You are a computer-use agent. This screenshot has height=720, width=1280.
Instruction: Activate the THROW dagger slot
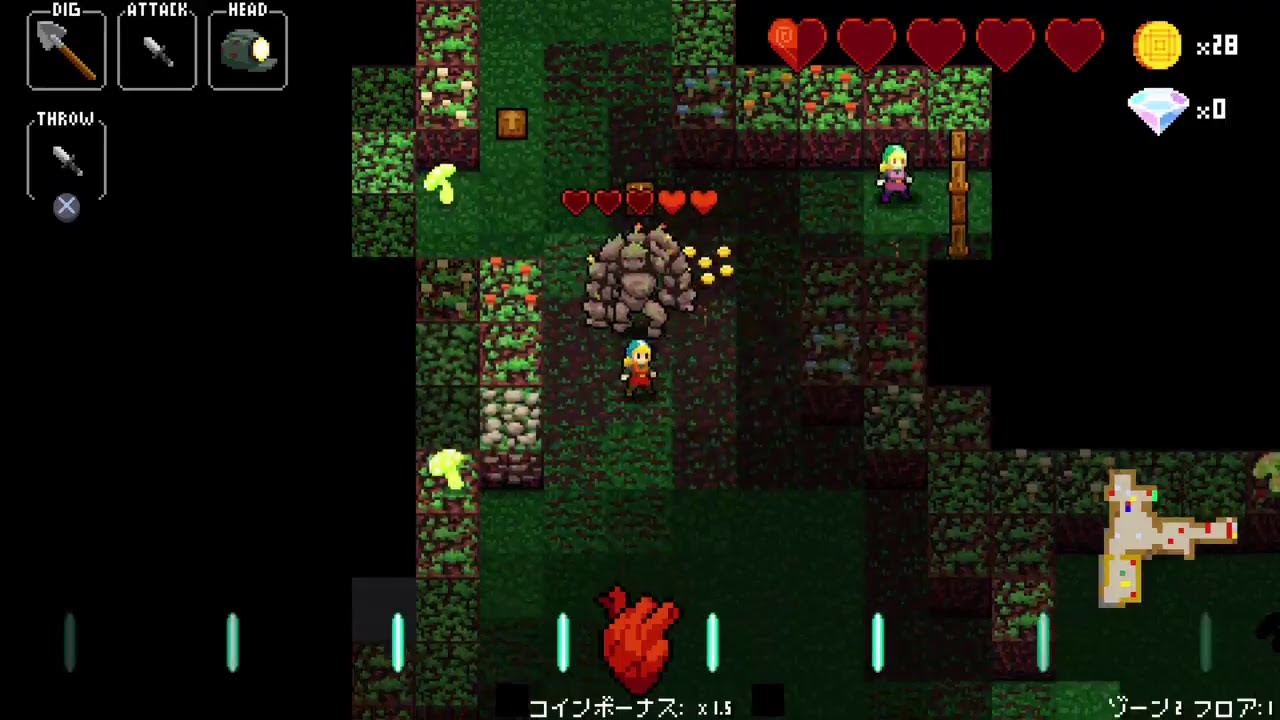point(66,158)
